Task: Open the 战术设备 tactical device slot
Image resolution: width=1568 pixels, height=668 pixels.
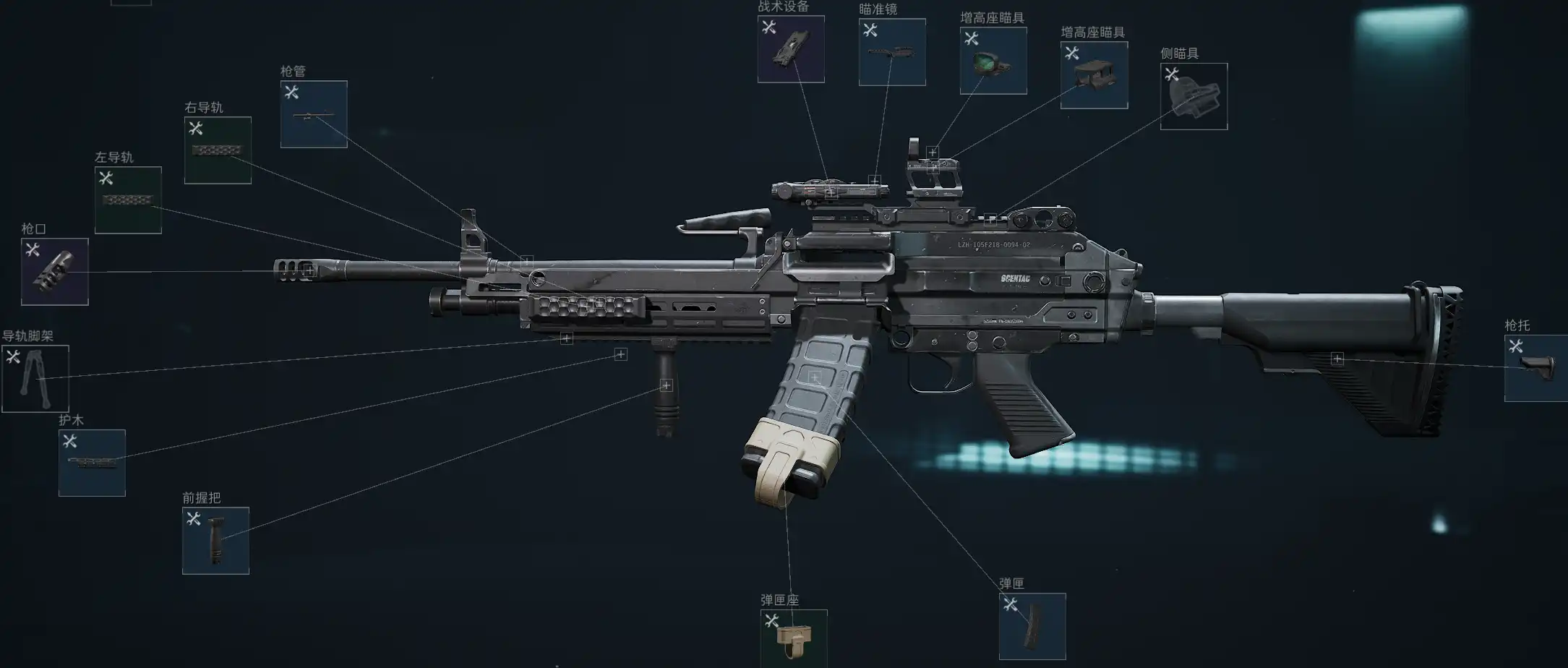Action: point(791,49)
